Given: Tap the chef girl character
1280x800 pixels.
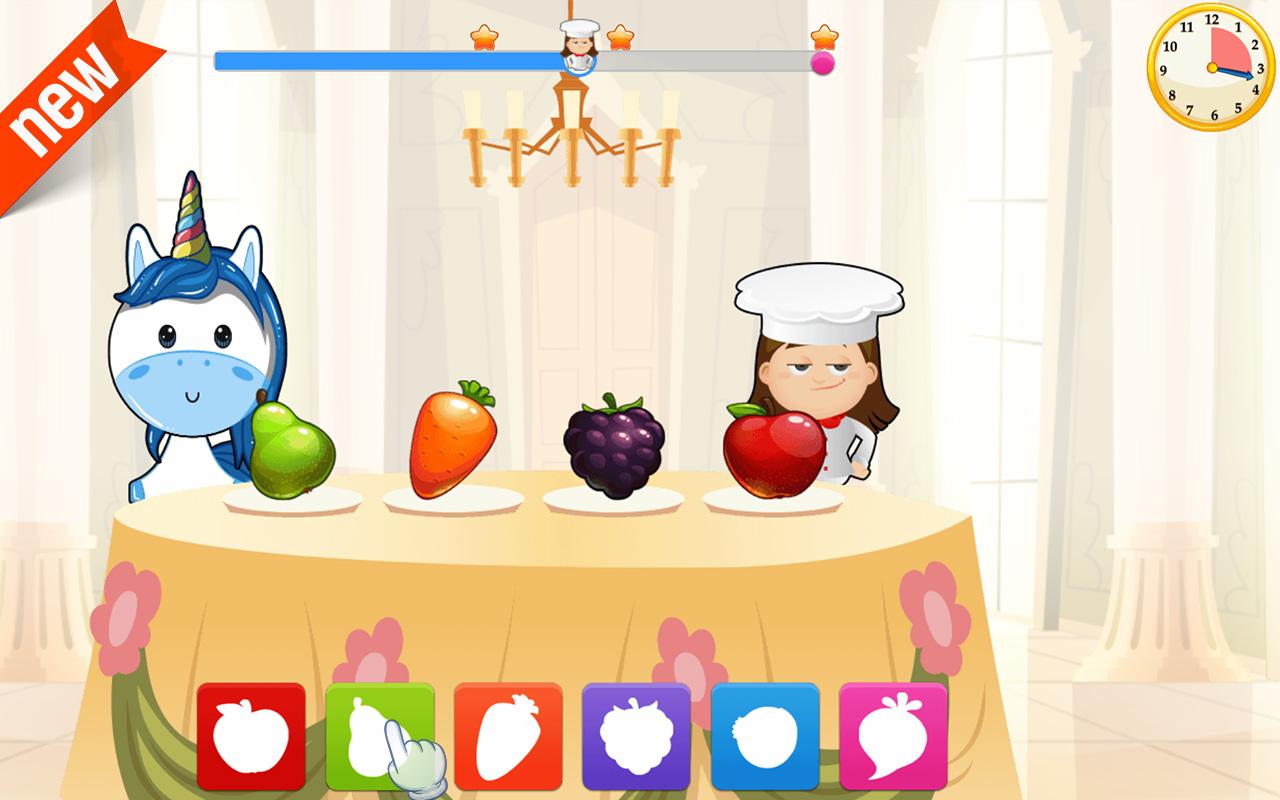Looking at the screenshot, I should click(x=820, y=370).
